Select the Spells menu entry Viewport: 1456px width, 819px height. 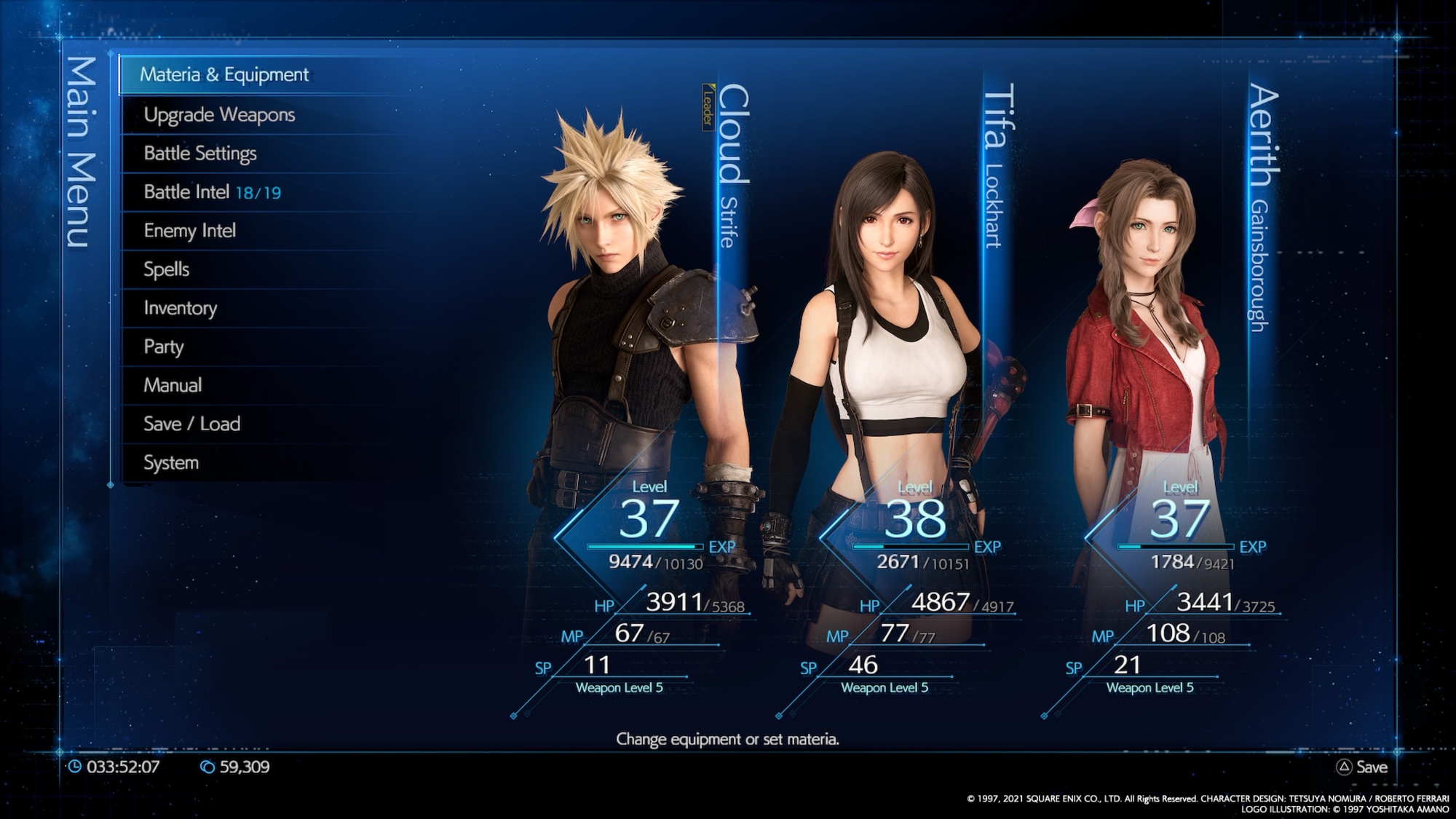click(x=167, y=269)
